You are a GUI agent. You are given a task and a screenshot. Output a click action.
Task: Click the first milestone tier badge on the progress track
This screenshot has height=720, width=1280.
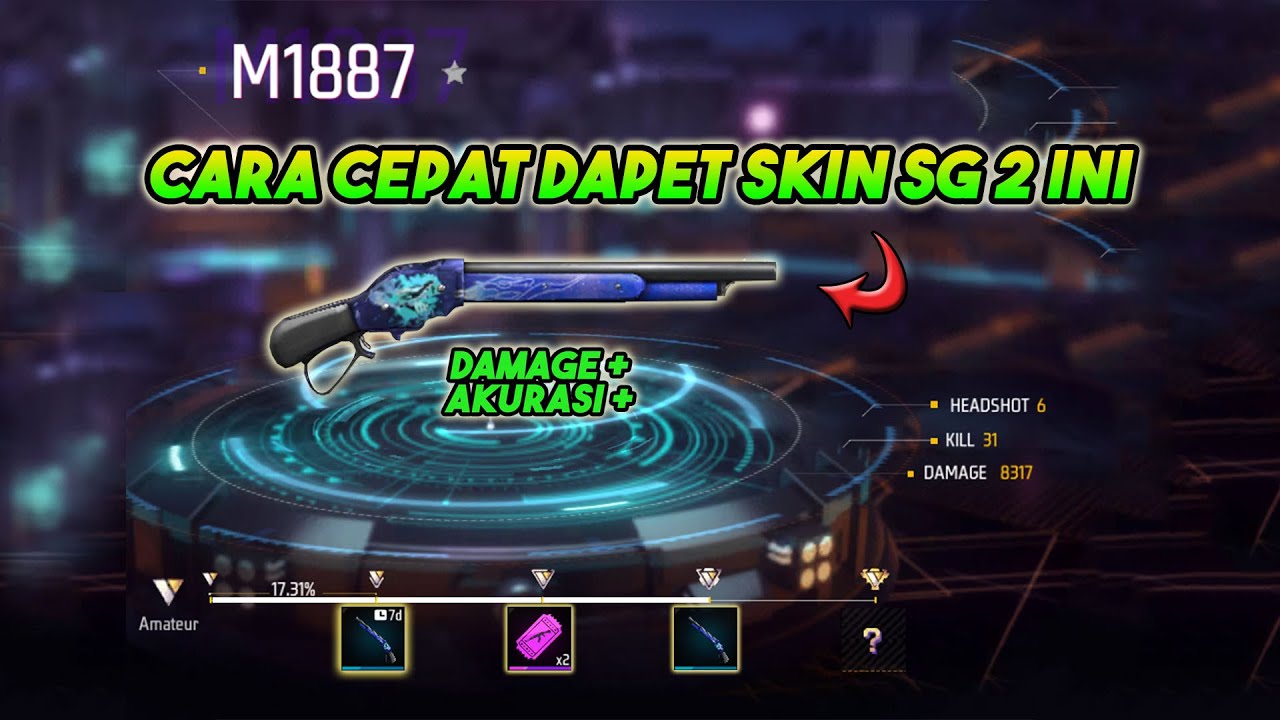(211, 576)
